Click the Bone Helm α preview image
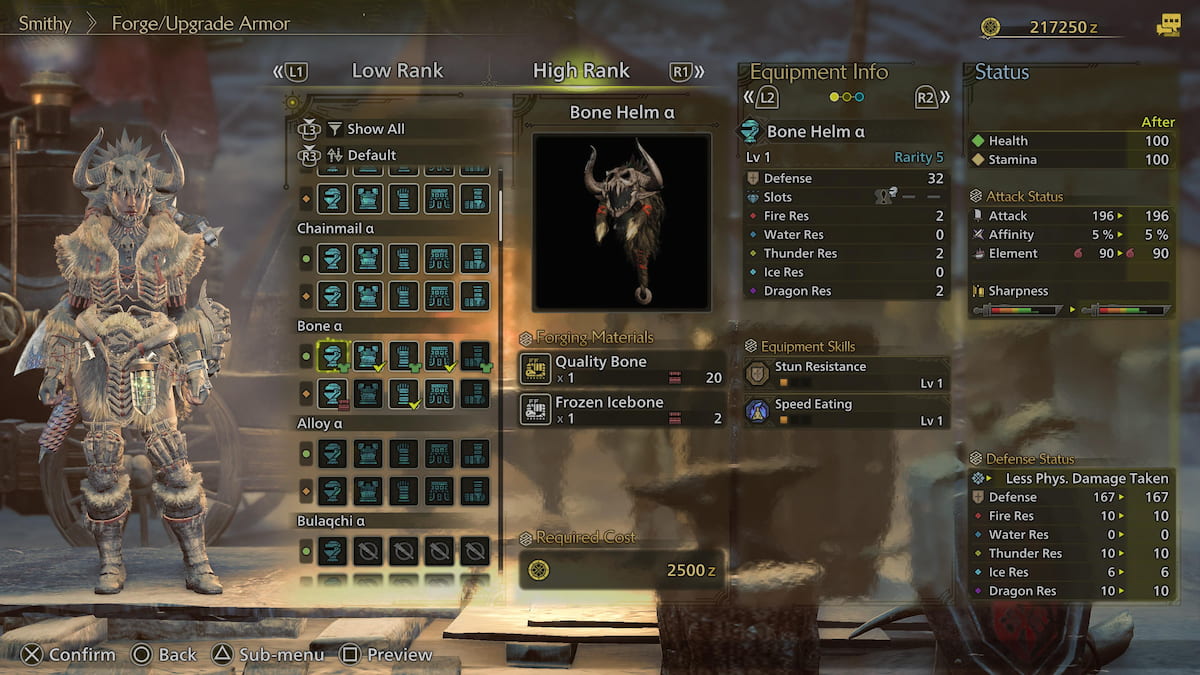Image resolution: width=1200 pixels, height=675 pixels. tap(621, 221)
